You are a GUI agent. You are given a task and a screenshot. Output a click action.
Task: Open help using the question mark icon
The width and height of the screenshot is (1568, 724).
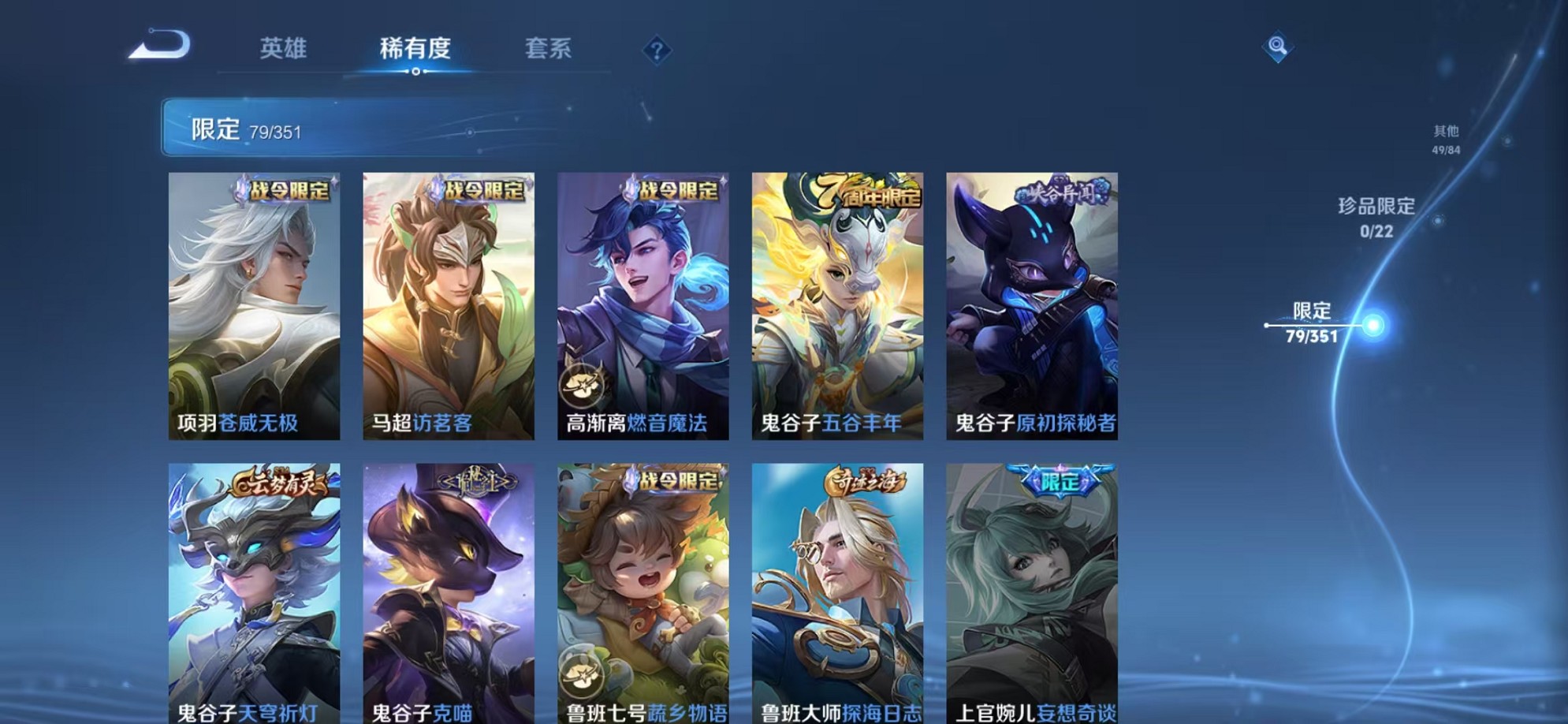point(657,50)
